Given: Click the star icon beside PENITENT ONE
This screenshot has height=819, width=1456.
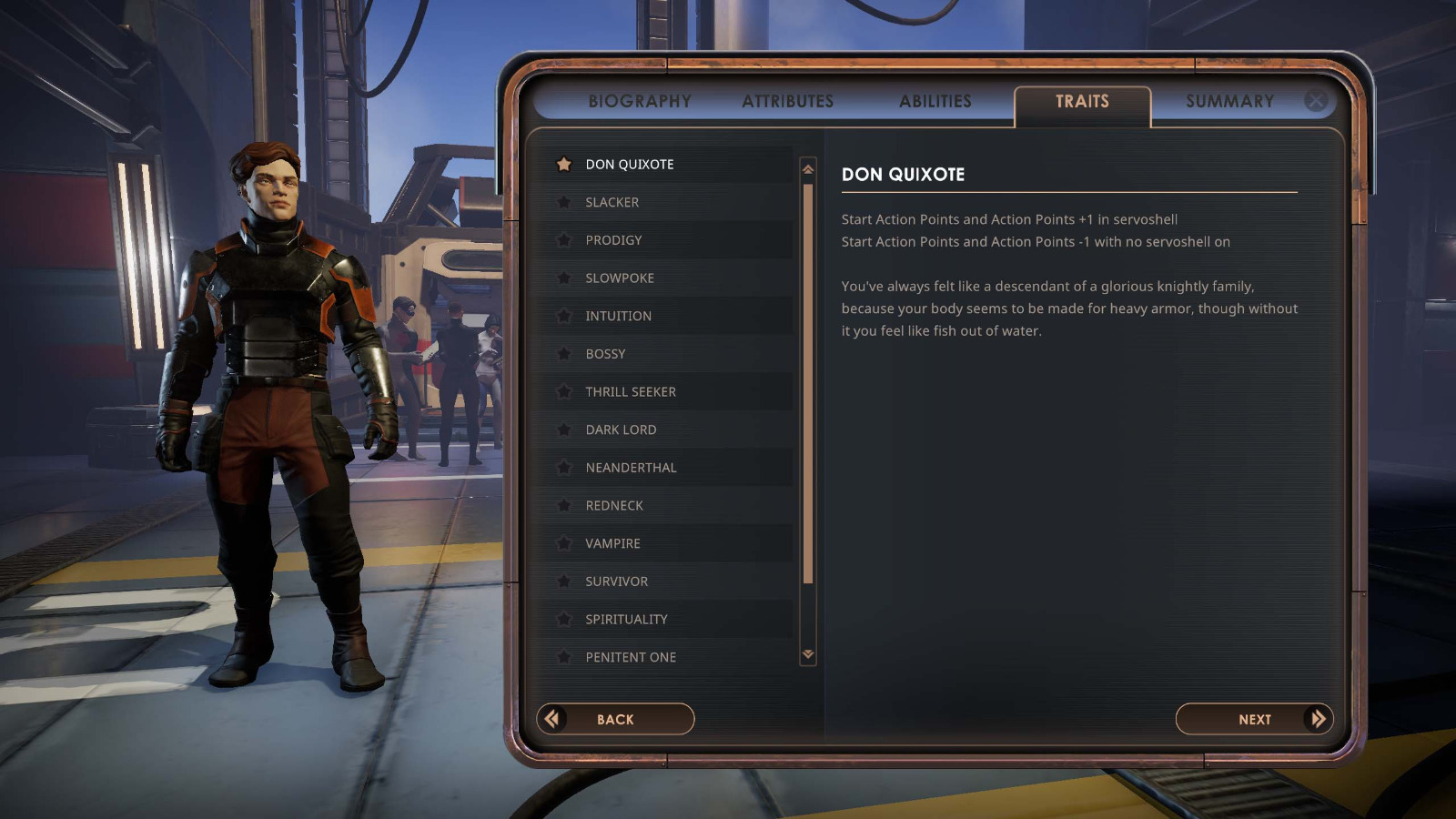Looking at the screenshot, I should pyautogui.click(x=566, y=657).
